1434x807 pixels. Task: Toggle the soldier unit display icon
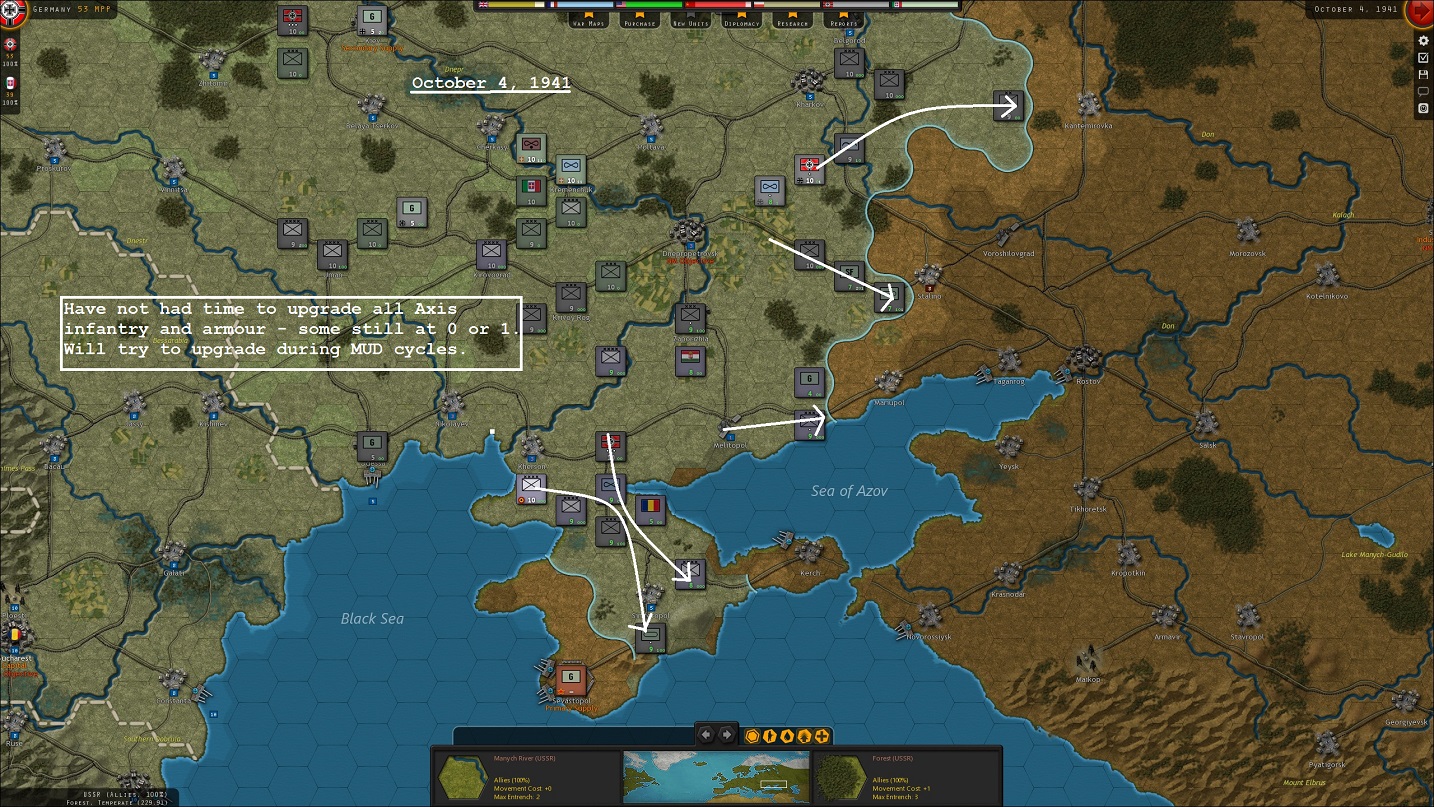(769, 736)
